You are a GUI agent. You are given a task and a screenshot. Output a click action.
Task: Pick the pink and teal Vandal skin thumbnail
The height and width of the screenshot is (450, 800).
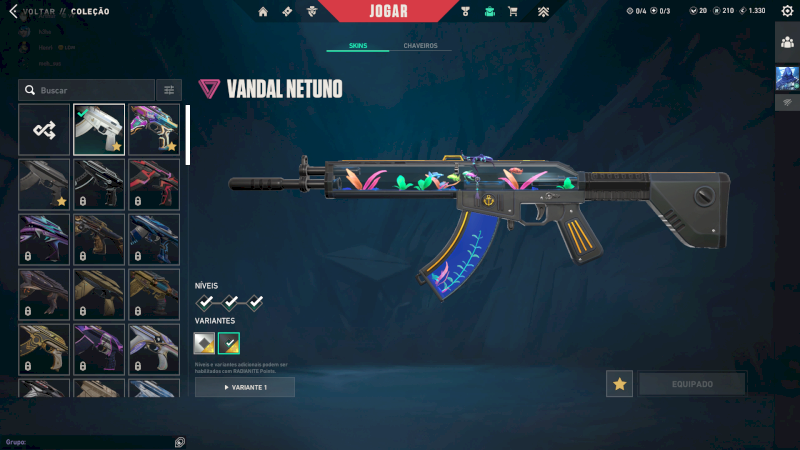pyautogui.click(x=154, y=129)
